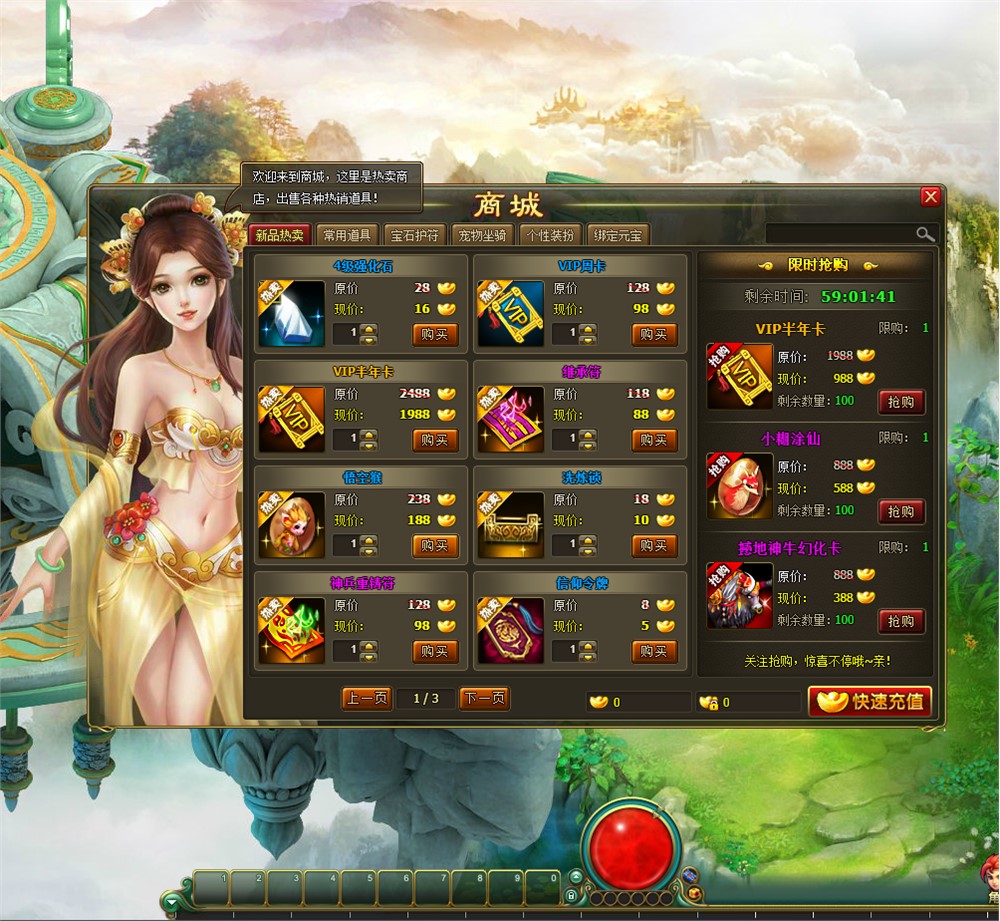Close the 商城 shop window

click(930, 197)
